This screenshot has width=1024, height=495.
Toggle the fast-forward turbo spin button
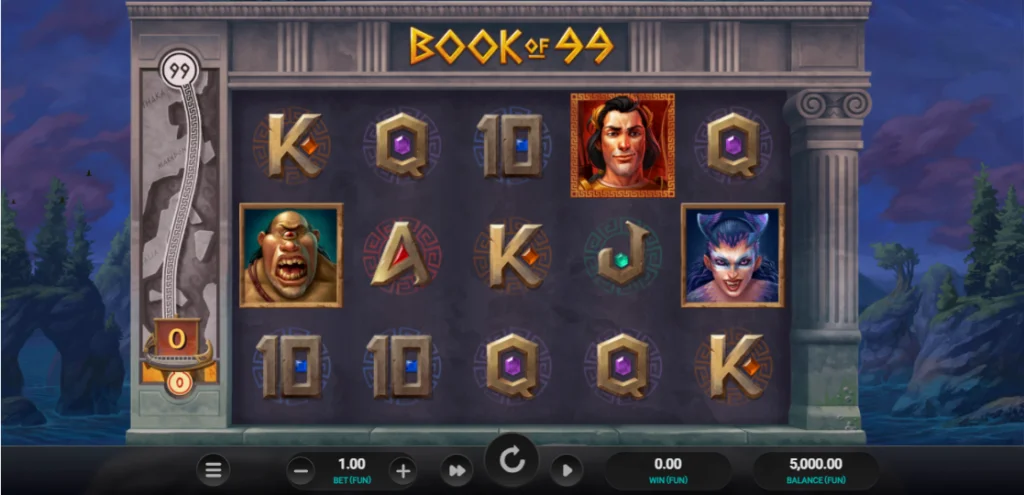tap(457, 469)
